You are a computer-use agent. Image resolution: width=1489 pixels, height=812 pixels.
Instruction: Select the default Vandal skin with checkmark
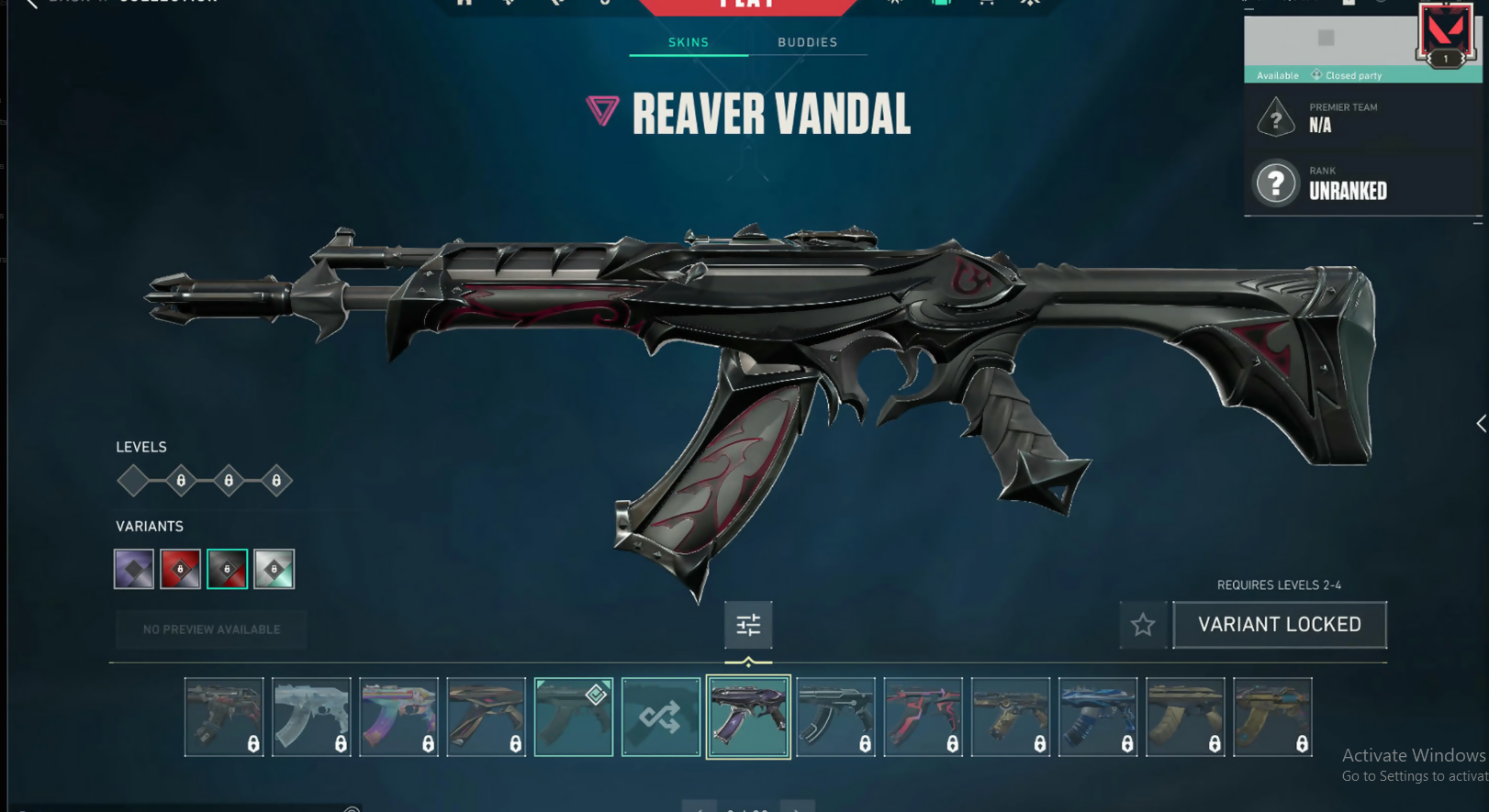tap(574, 717)
